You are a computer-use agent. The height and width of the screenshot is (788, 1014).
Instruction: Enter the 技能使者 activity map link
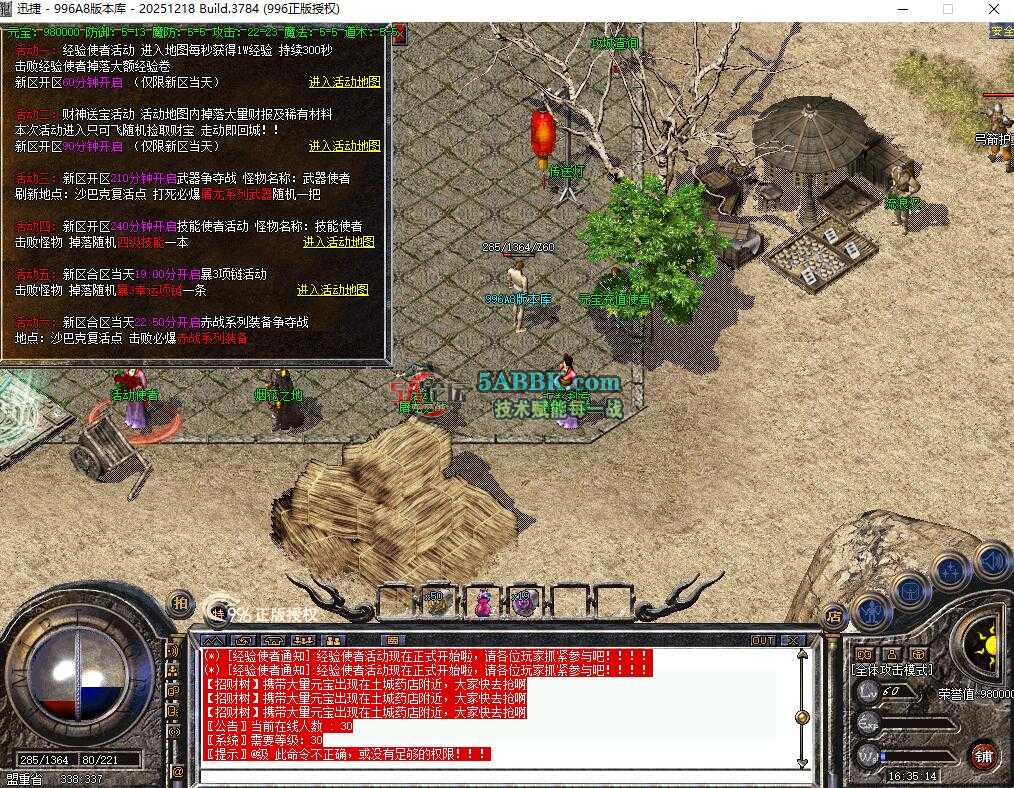coord(338,242)
